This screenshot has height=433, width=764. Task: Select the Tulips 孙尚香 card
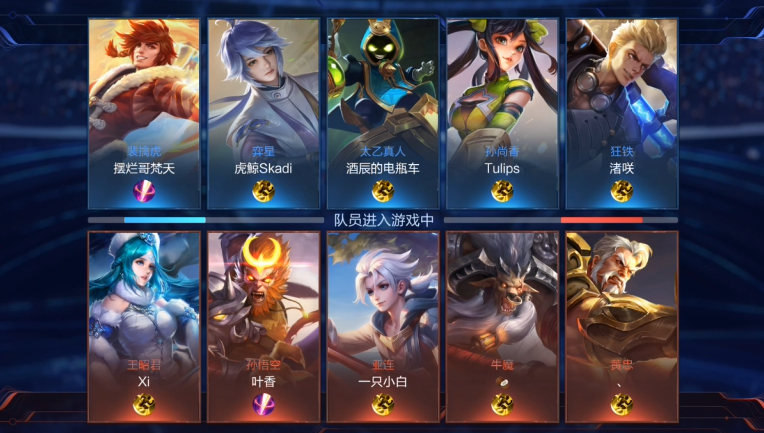502,112
